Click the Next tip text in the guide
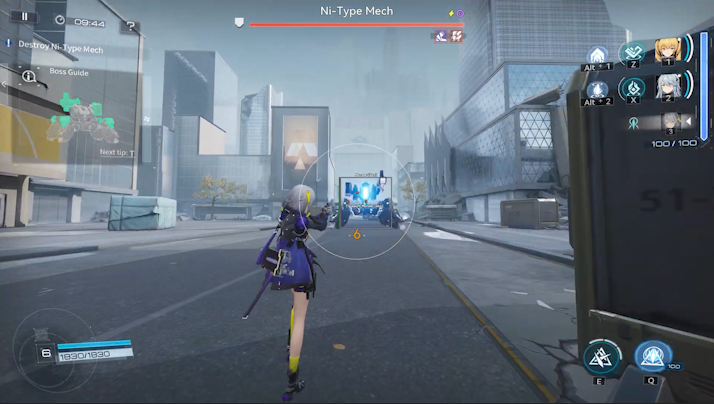The width and height of the screenshot is (714, 404). pyautogui.click(x=117, y=153)
